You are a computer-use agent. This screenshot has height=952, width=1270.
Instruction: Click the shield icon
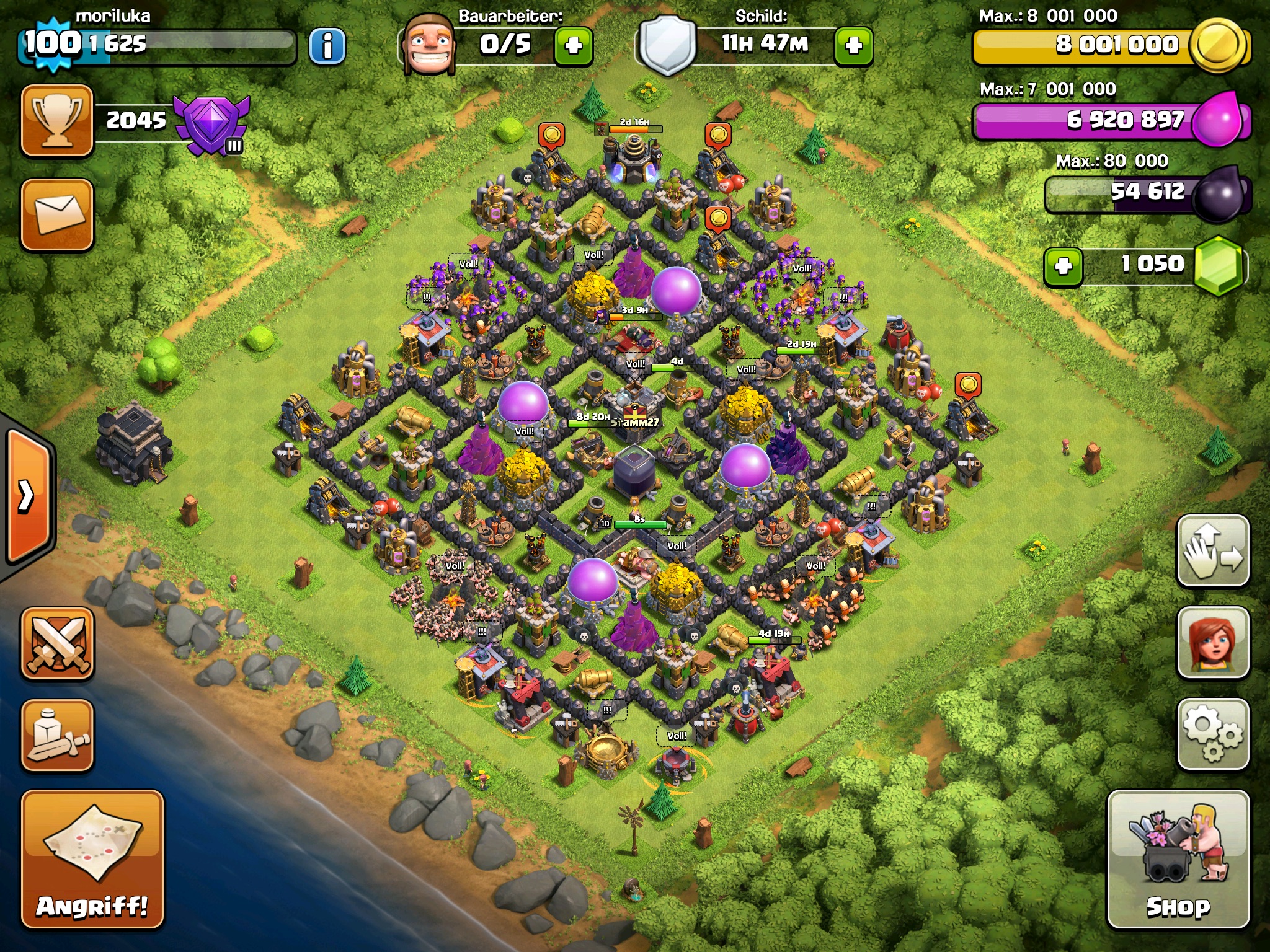coord(667,46)
